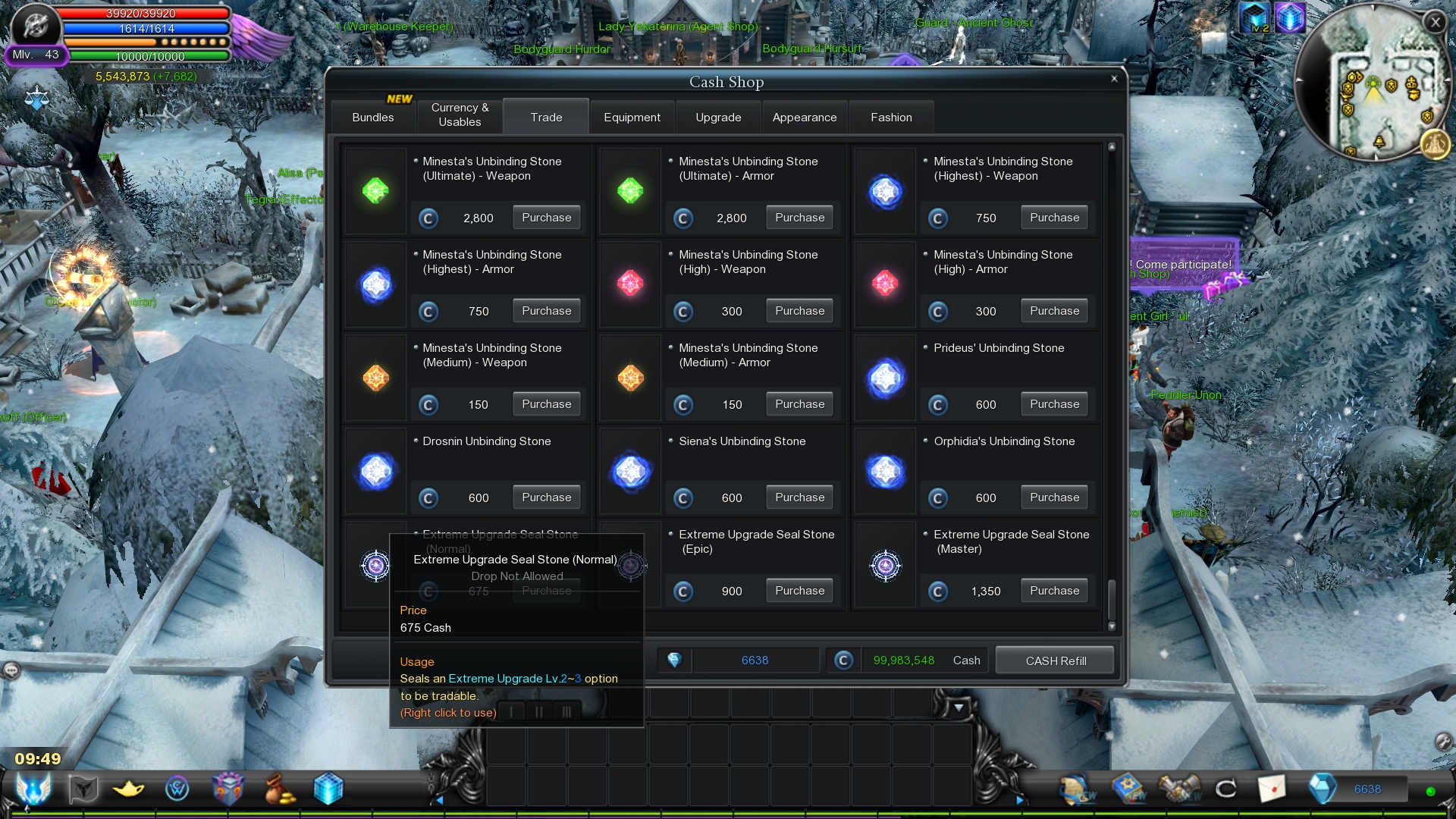Purchase Minesta's Unbinding Stone (High) - Armor
Viewport: 1456px width, 819px height.
coord(1054,311)
